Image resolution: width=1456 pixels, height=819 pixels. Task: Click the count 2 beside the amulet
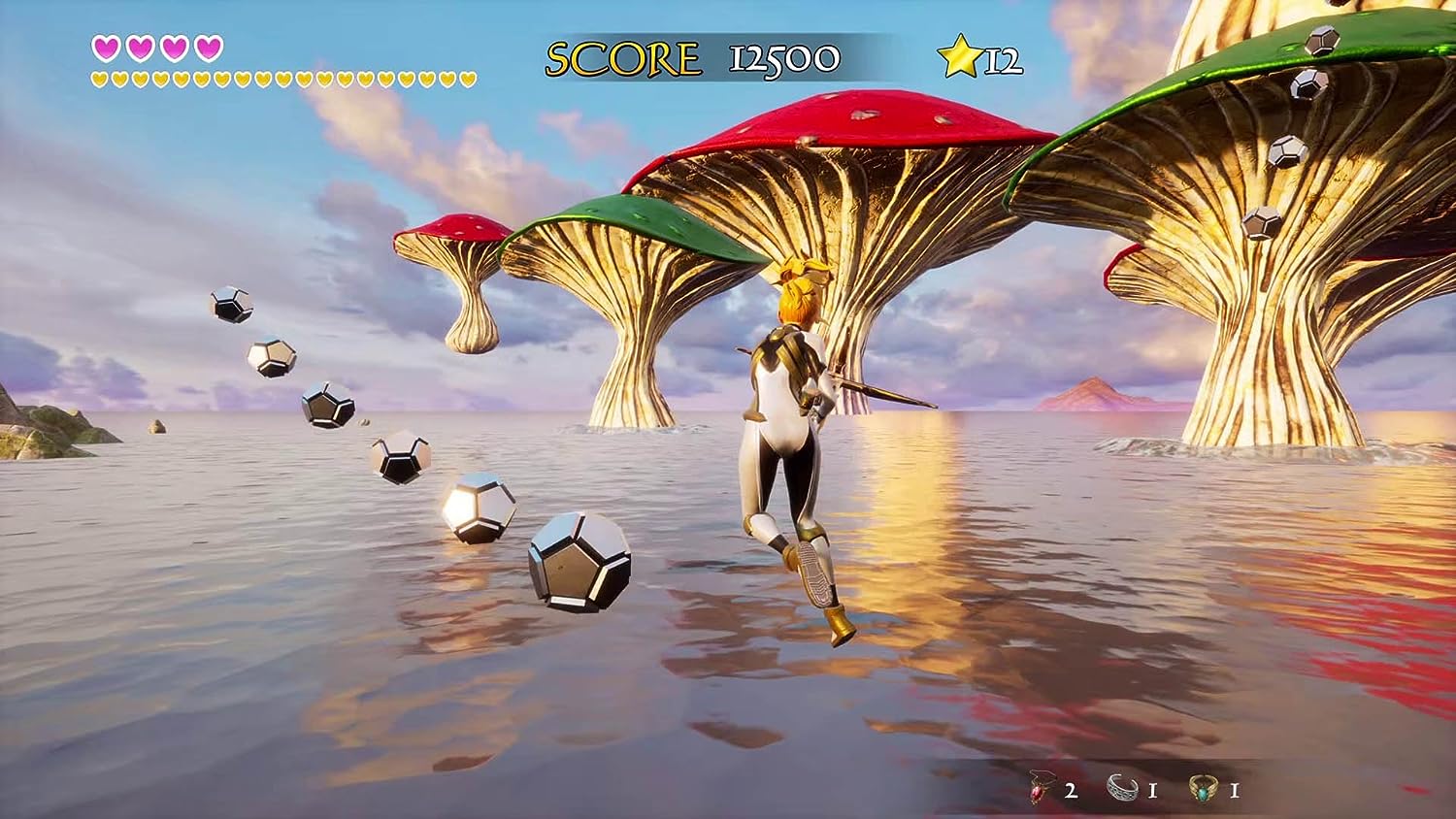(1073, 792)
